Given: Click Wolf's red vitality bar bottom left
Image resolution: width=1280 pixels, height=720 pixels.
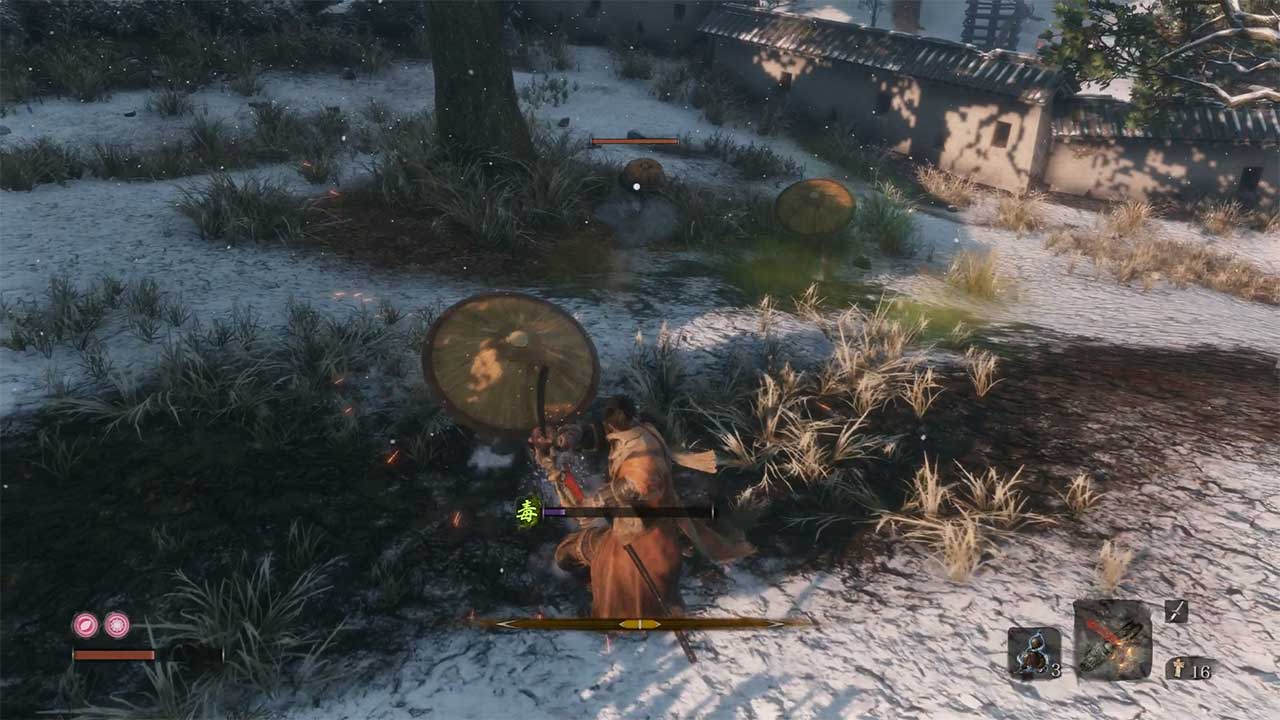Looking at the screenshot, I should 112,654.
